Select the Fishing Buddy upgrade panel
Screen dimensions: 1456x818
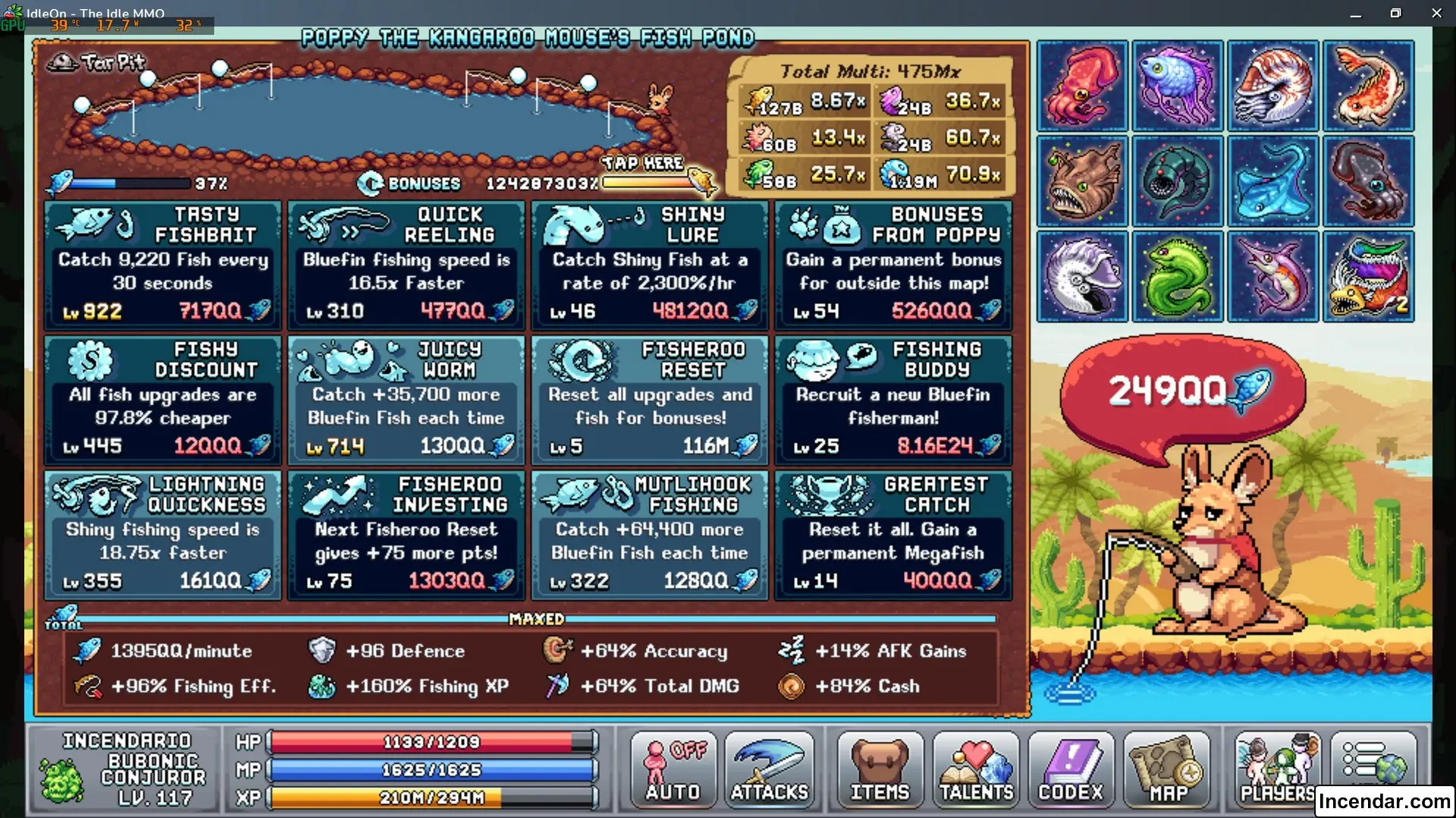(x=893, y=398)
